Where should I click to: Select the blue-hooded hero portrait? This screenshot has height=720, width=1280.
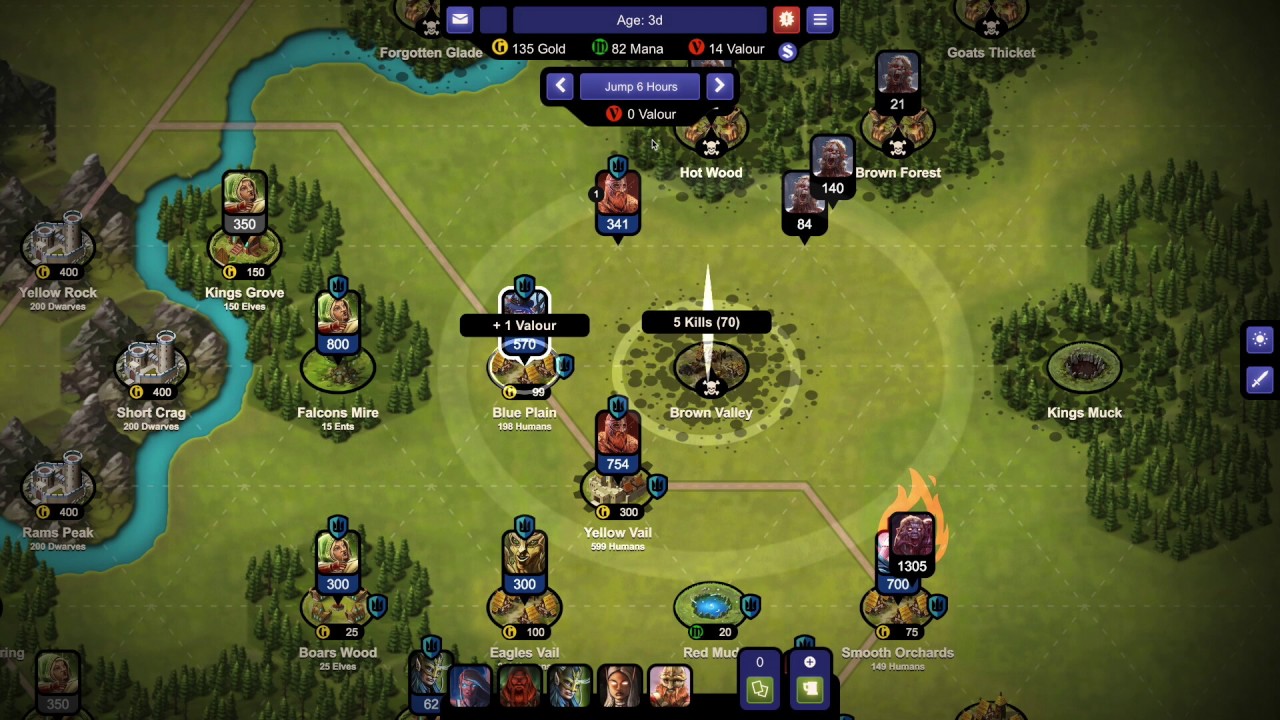point(469,686)
